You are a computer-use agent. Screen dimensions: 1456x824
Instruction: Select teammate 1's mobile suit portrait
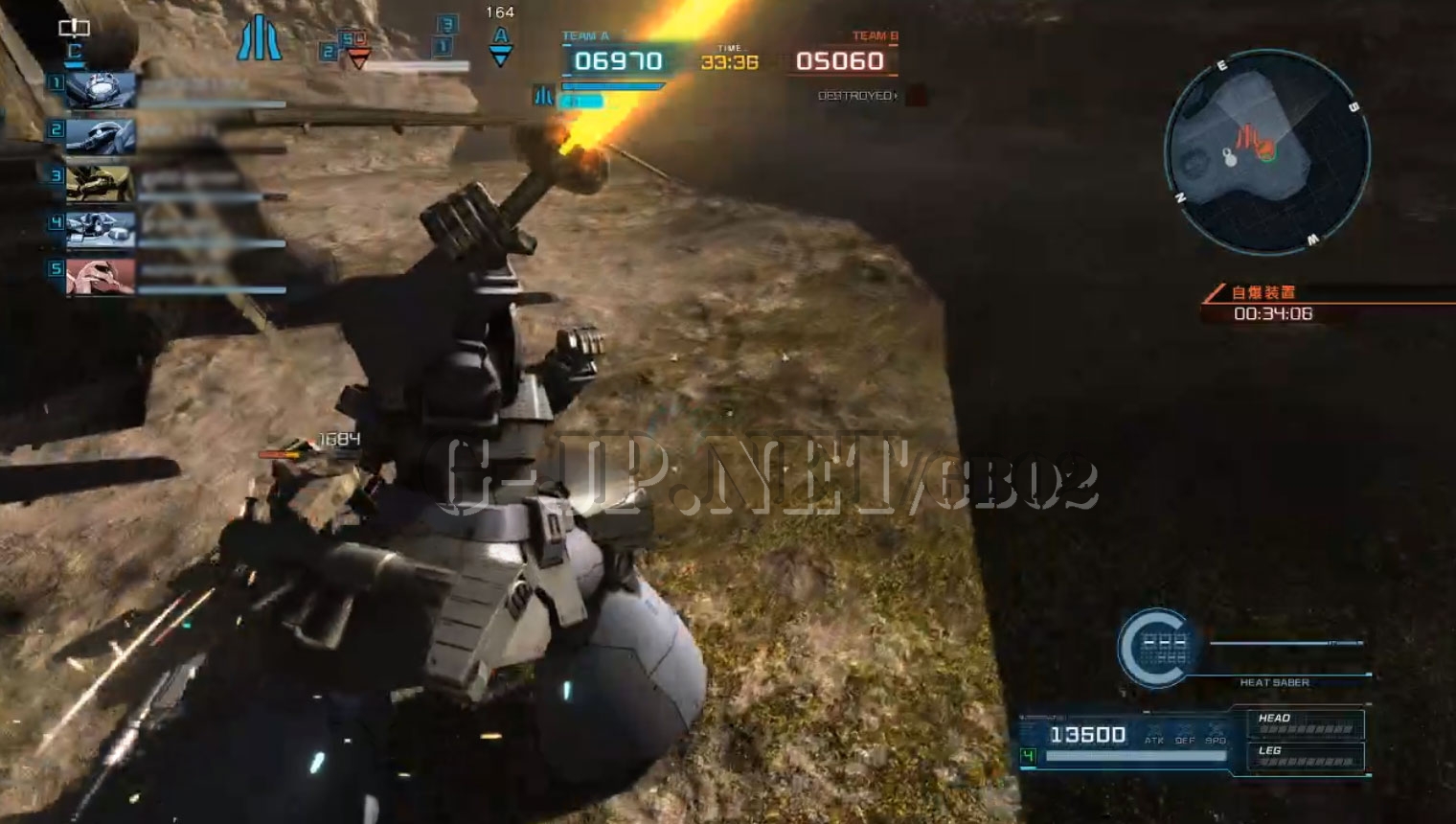coord(101,90)
